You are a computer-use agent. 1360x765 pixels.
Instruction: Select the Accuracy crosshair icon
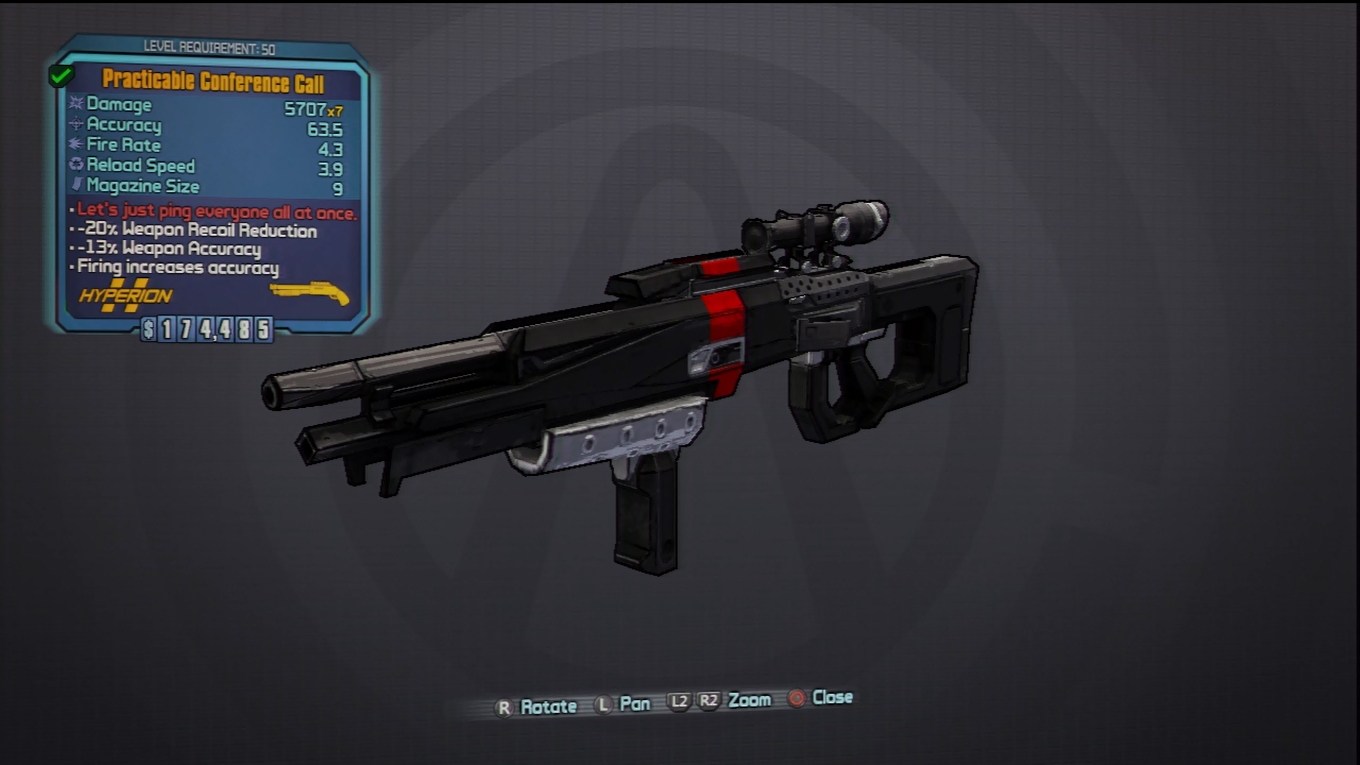[75, 125]
